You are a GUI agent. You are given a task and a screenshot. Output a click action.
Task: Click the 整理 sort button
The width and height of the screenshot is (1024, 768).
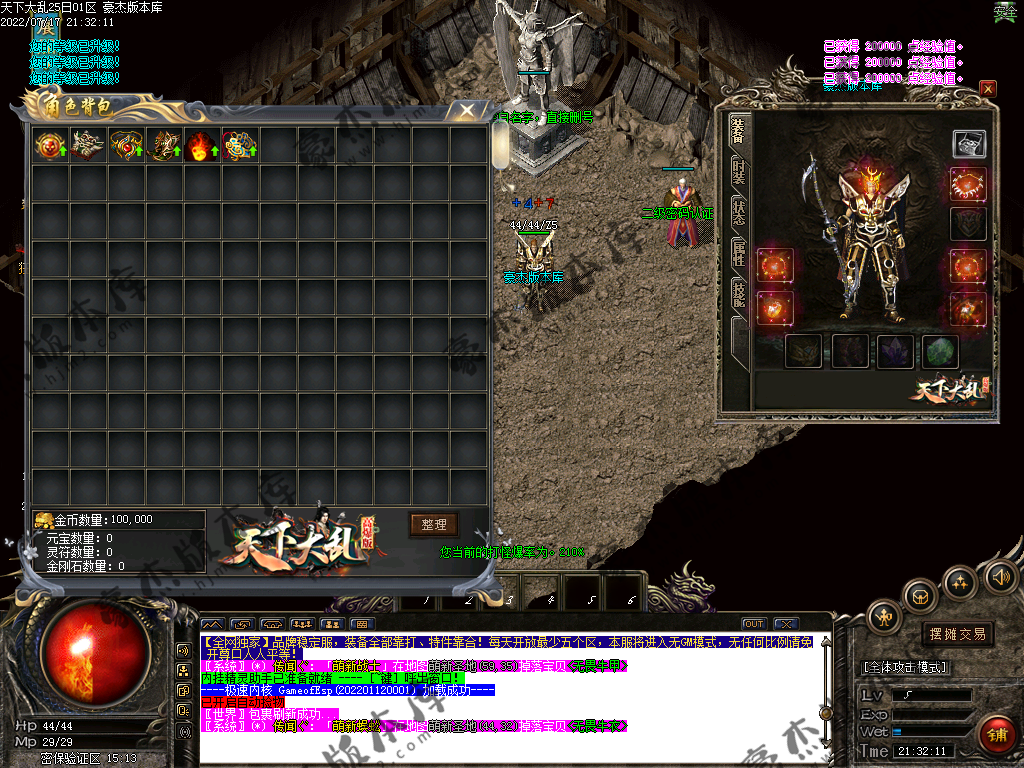433,525
